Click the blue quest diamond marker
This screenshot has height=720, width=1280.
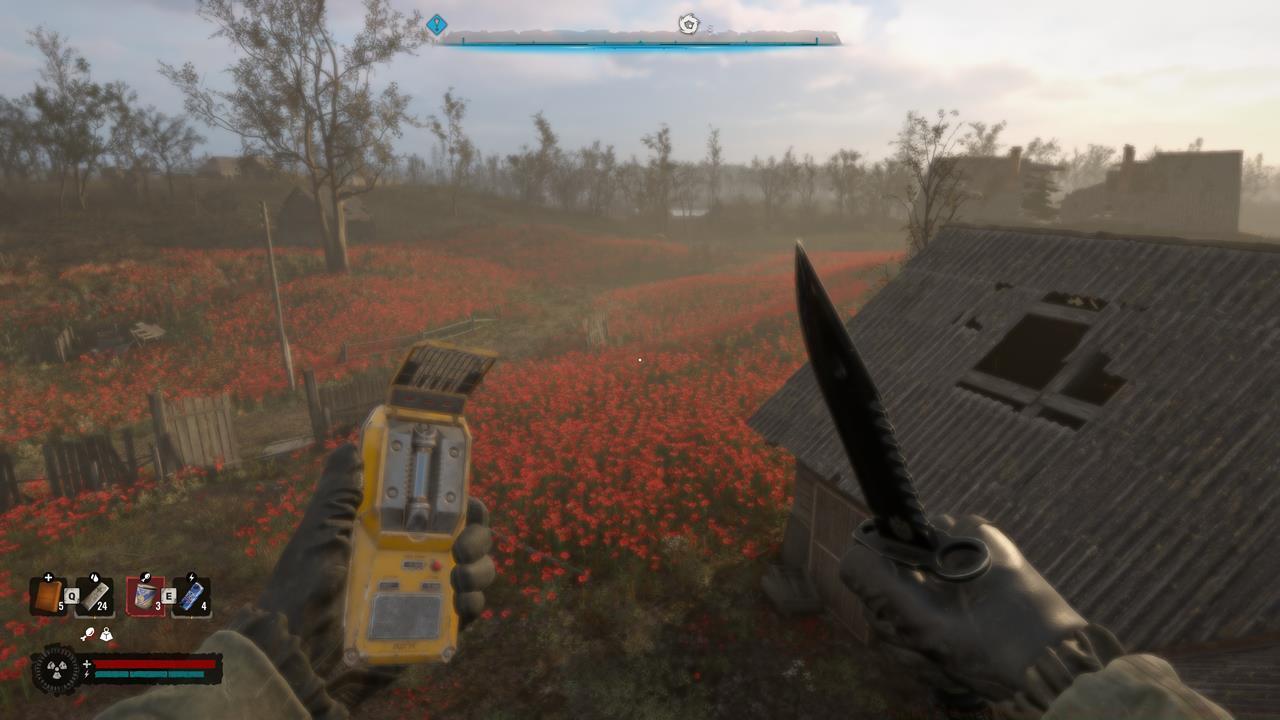click(x=436, y=23)
